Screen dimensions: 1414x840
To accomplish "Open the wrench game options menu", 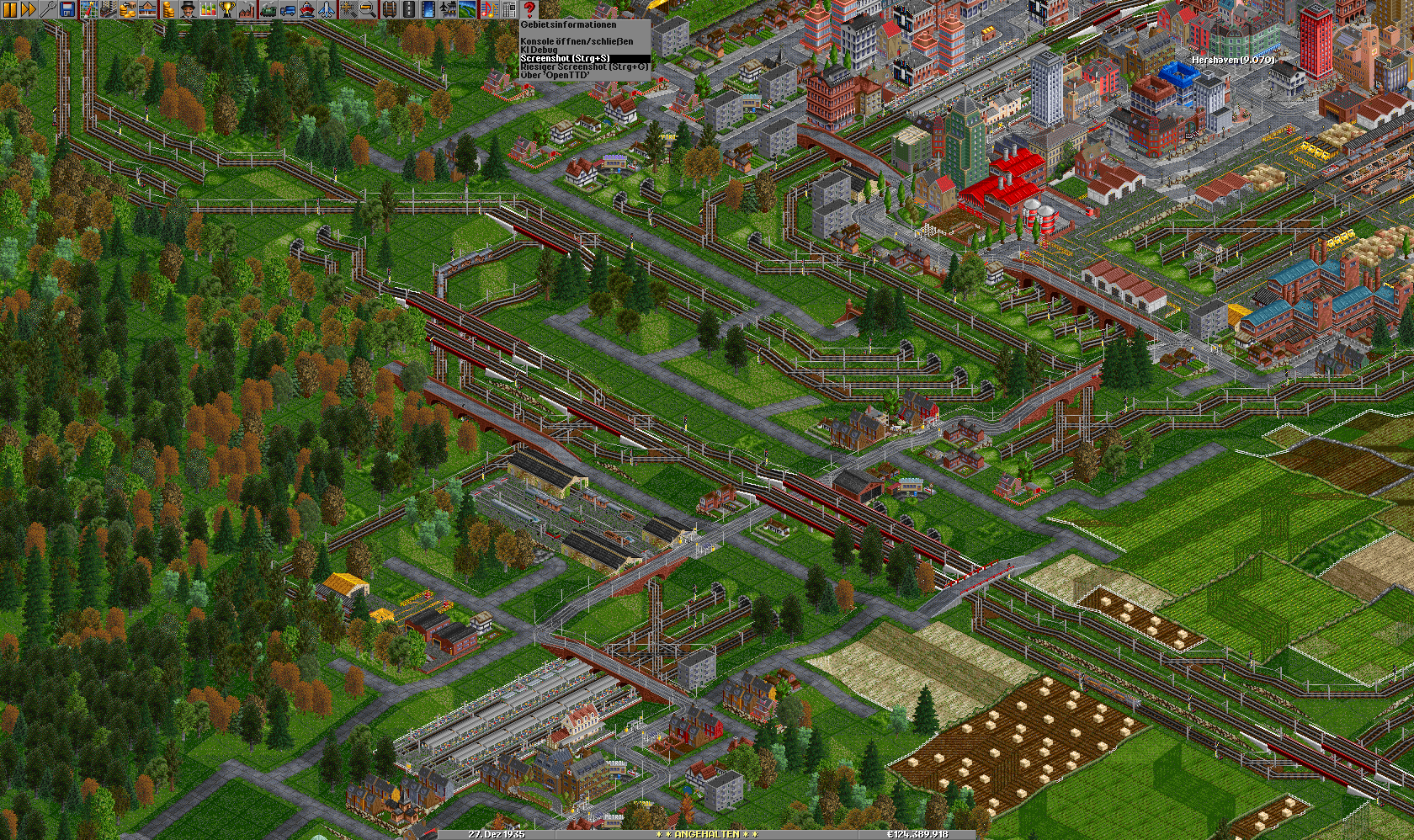I will (47, 9).
